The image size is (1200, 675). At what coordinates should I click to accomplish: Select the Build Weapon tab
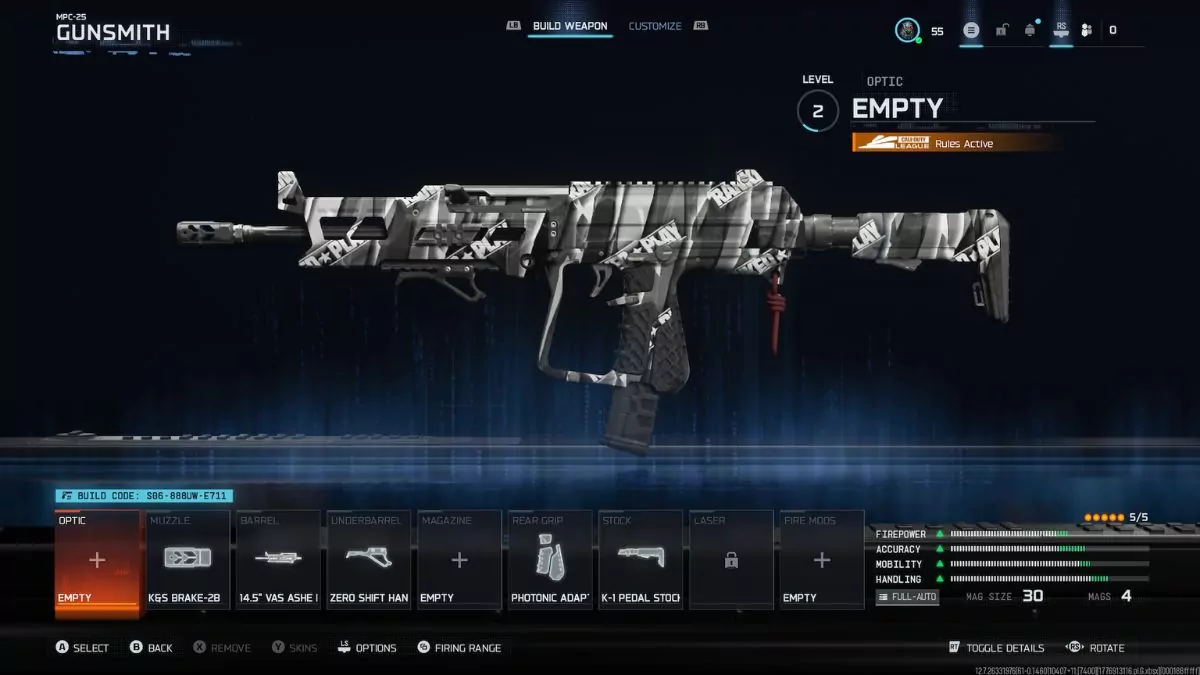point(571,26)
